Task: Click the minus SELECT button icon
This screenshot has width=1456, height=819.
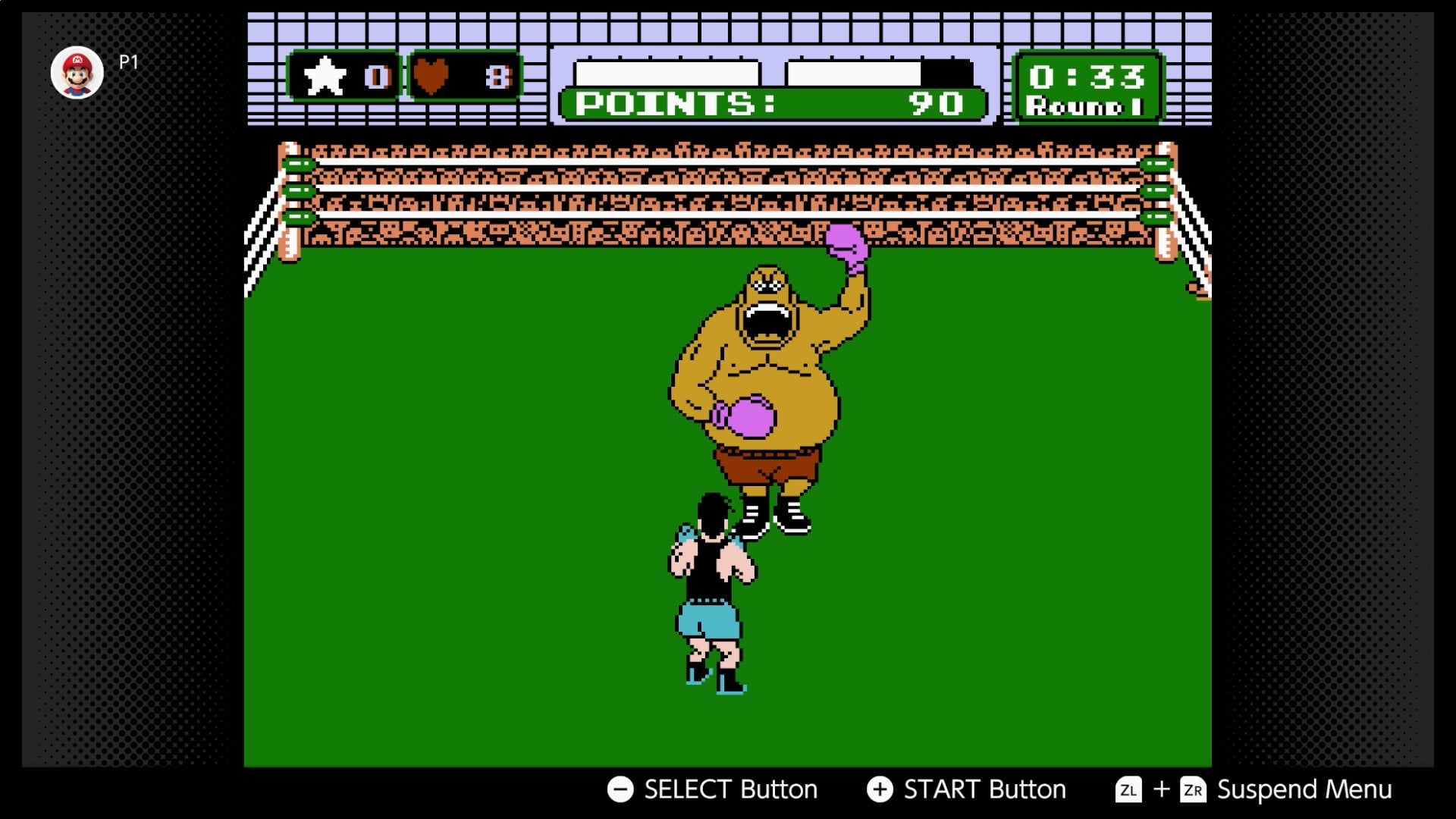Action: (x=620, y=789)
